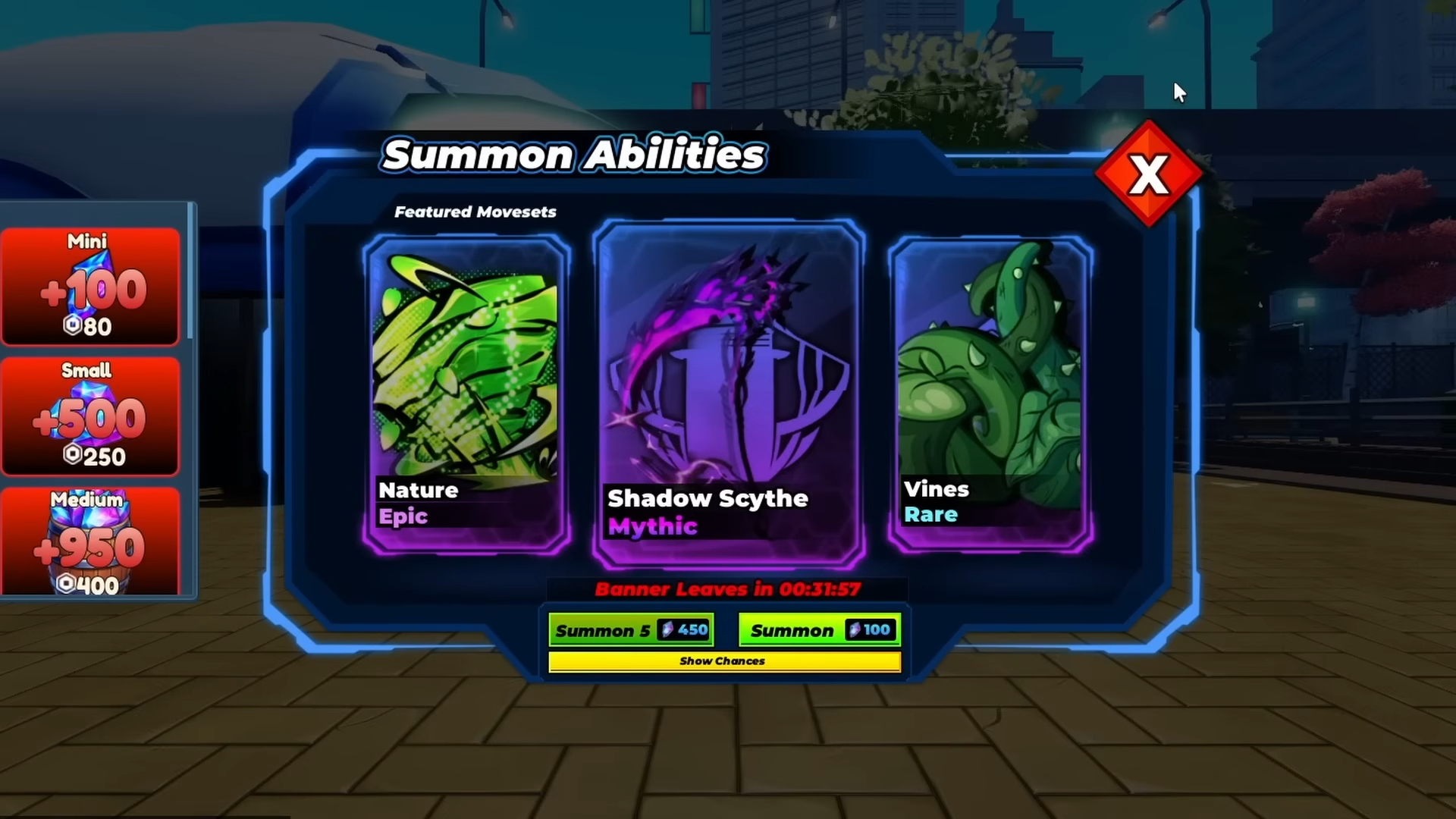Viewport: 1456px width, 819px height.
Task: Select the Nature Epic moveset card
Action: pyautogui.click(x=466, y=394)
